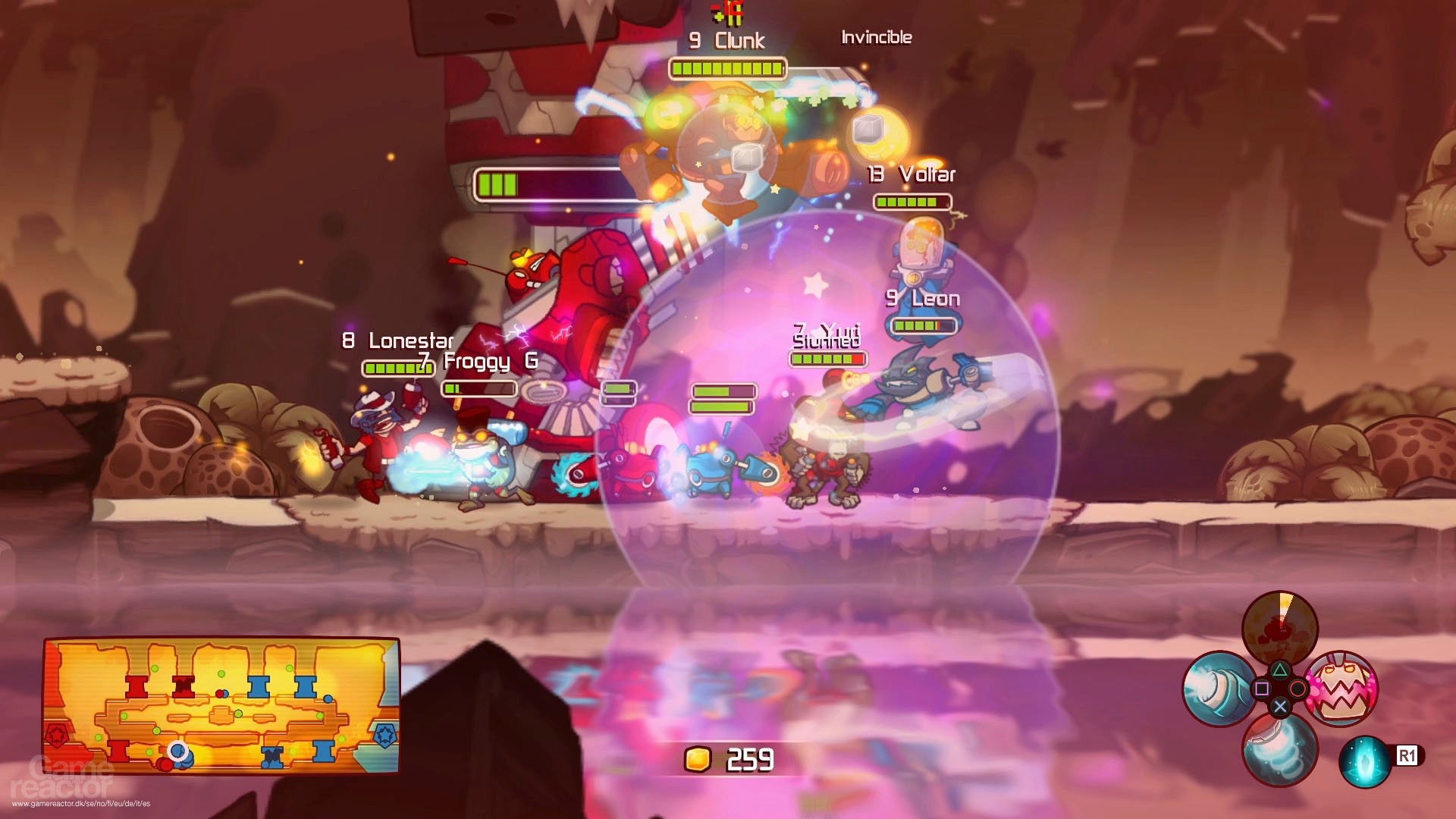Select the Square ability with blue cannon icon
1456x819 pixels.
pos(1218,689)
